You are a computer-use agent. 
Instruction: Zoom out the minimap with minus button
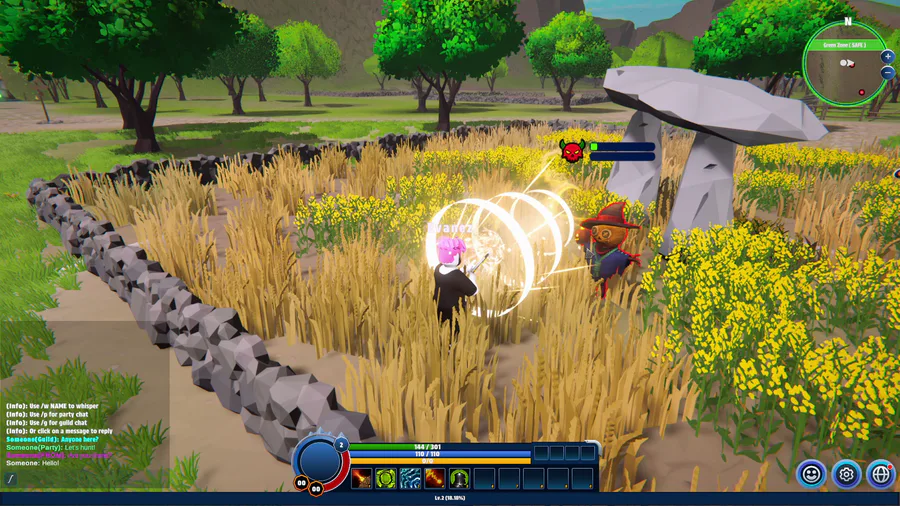(887, 73)
